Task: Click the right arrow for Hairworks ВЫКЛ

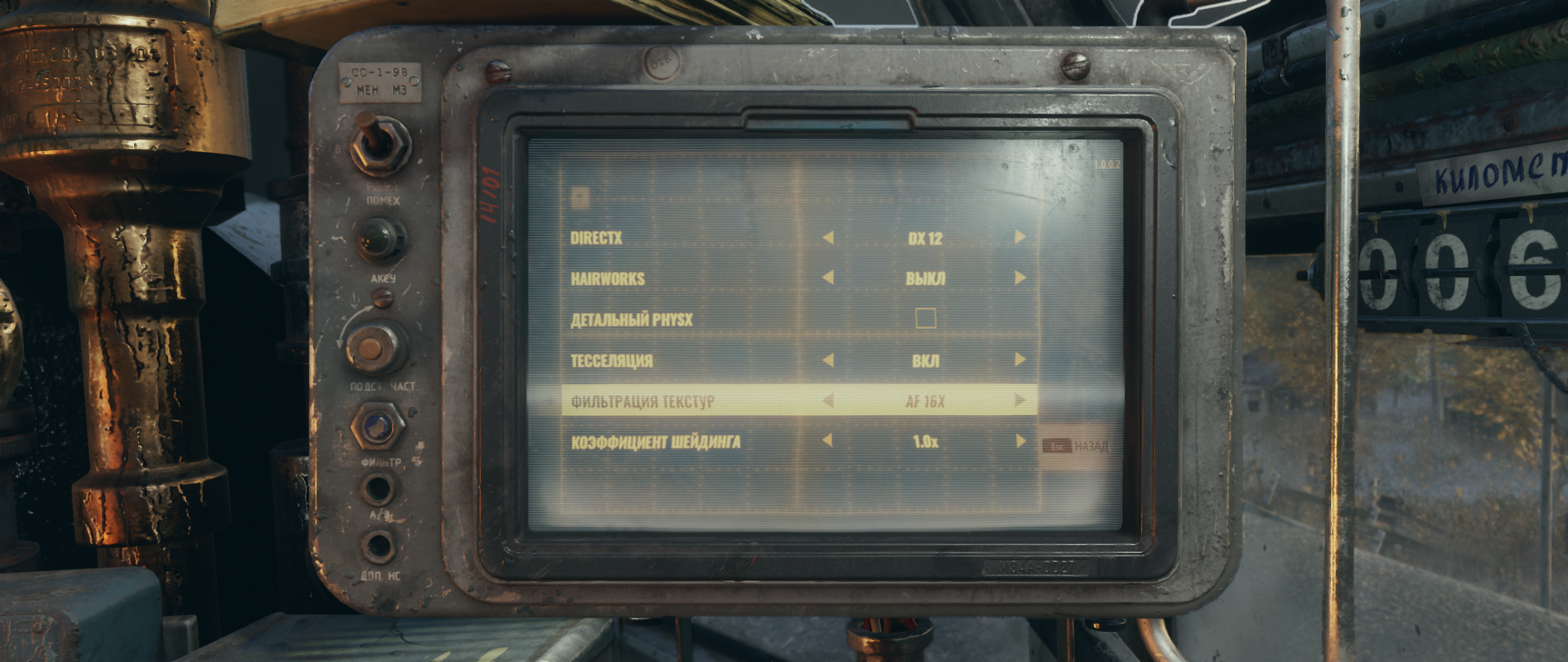Action: click(1020, 278)
